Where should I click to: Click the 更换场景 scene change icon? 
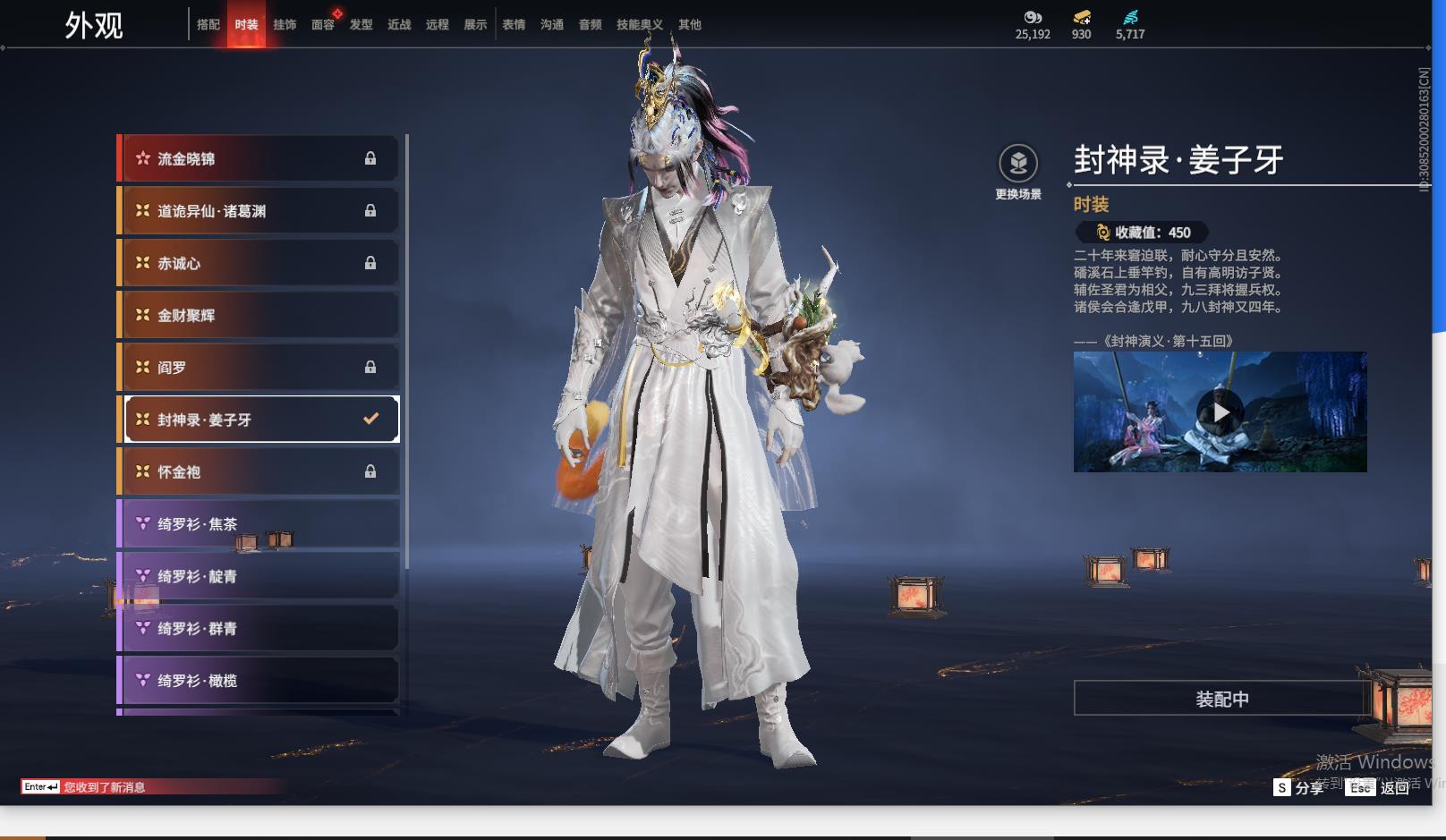[1018, 164]
